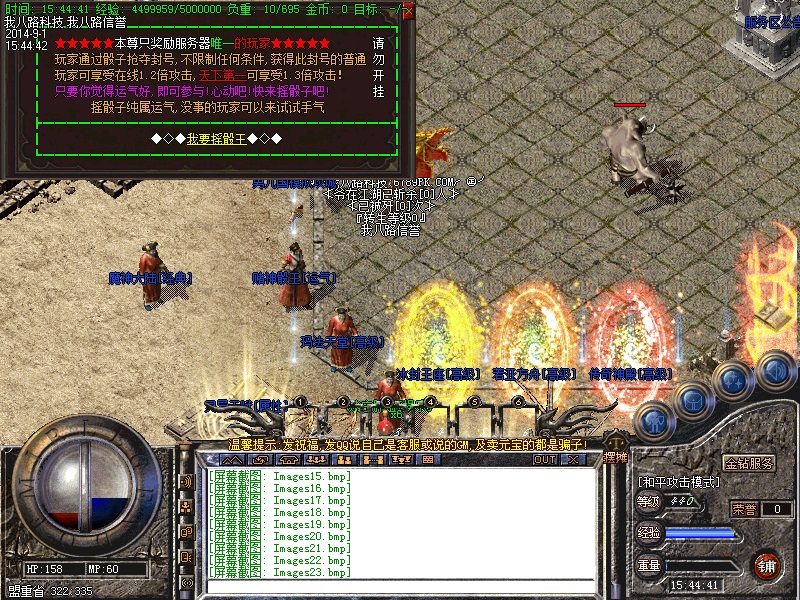Choose the 我要摇骰王 dialogue option
The height and width of the screenshot is (600, 800).
tap(216, 138)
